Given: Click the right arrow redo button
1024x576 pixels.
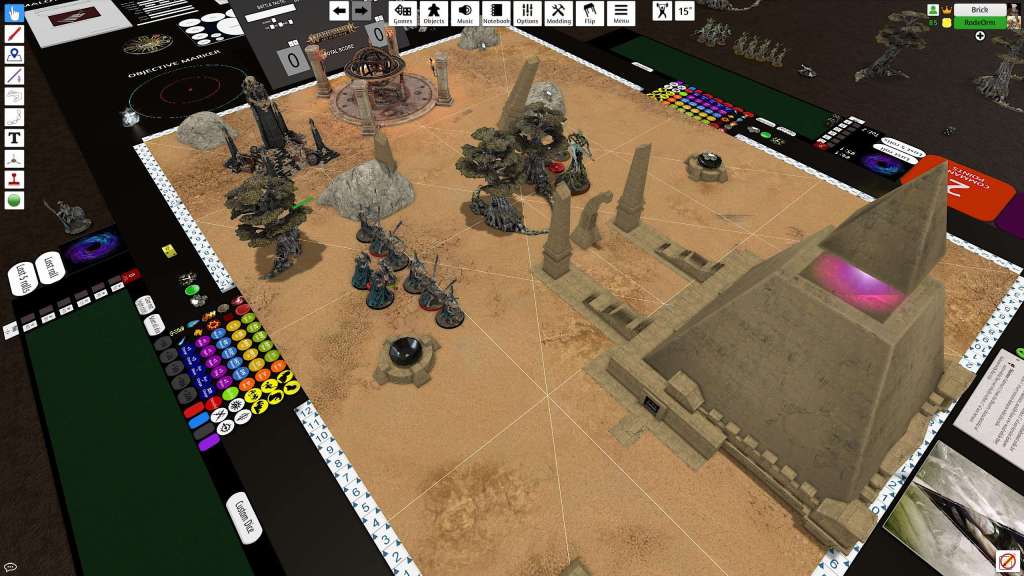Looking at the screenshot, I should tap(361, 11).
